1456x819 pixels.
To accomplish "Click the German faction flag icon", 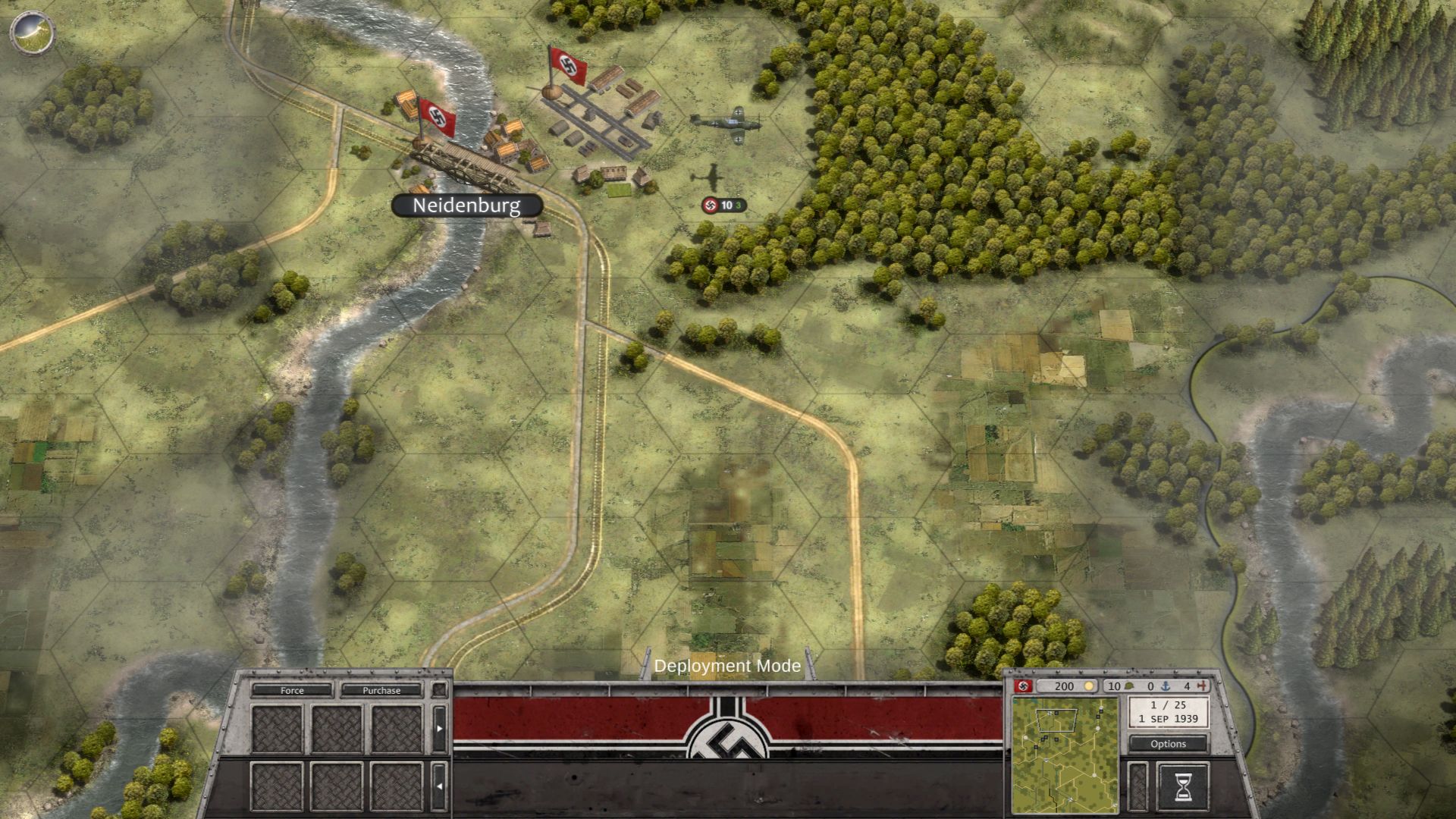I will click(x=1021, y=687).
